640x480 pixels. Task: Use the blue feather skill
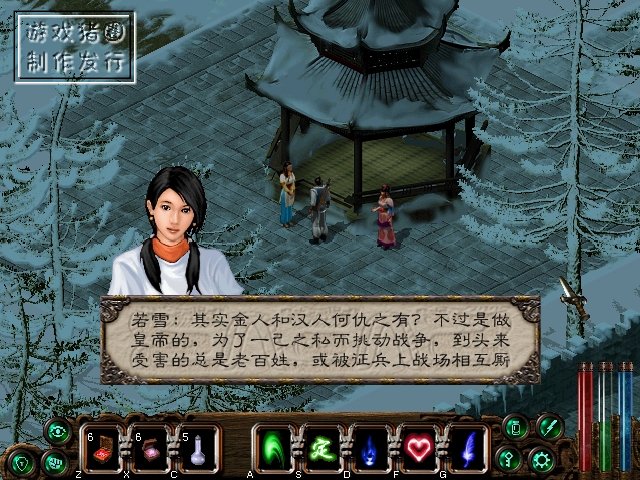click(x=466, y=448)
